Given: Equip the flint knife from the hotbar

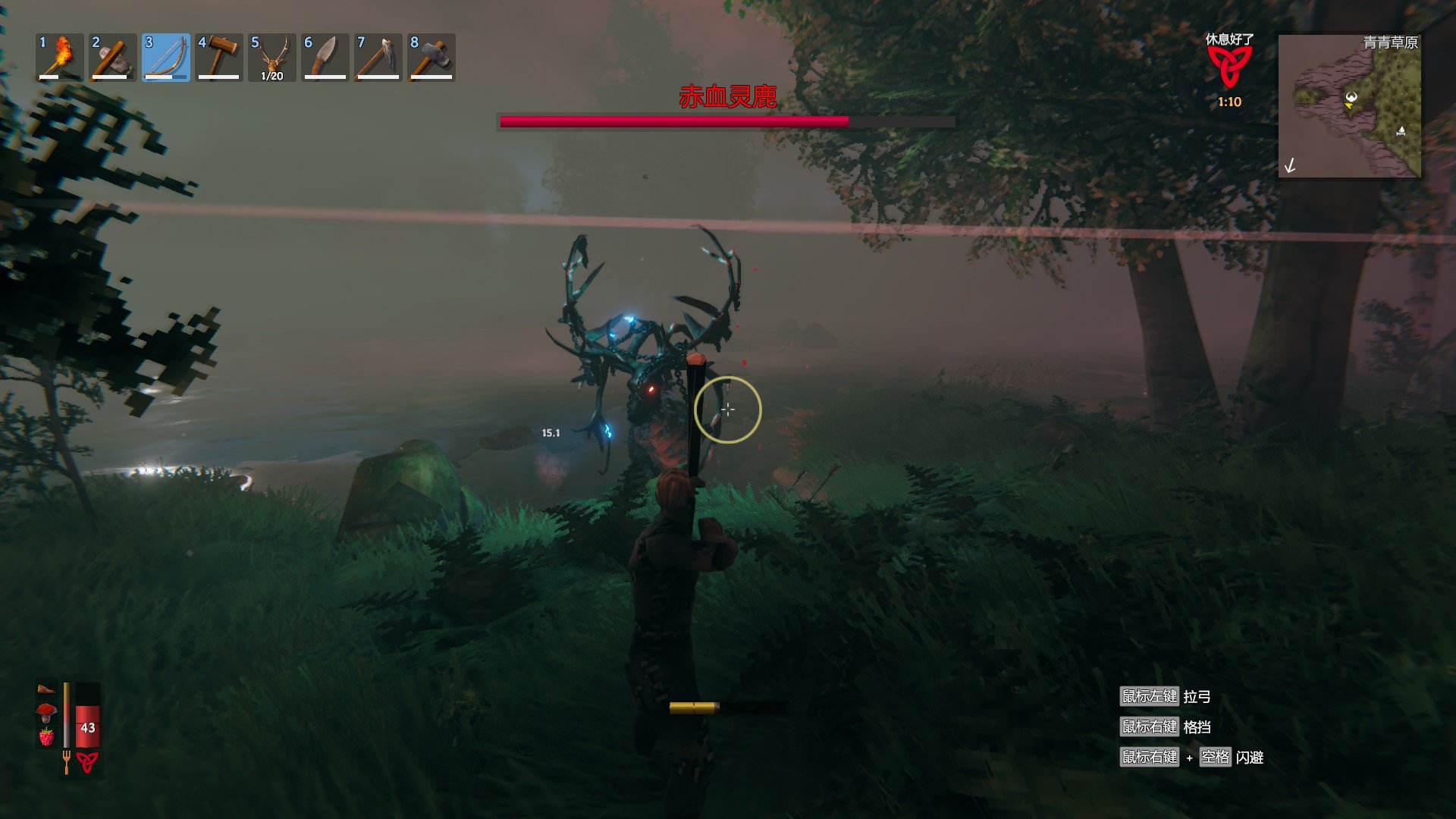Looking at the screenshot, I should click(x=325, y=58).
